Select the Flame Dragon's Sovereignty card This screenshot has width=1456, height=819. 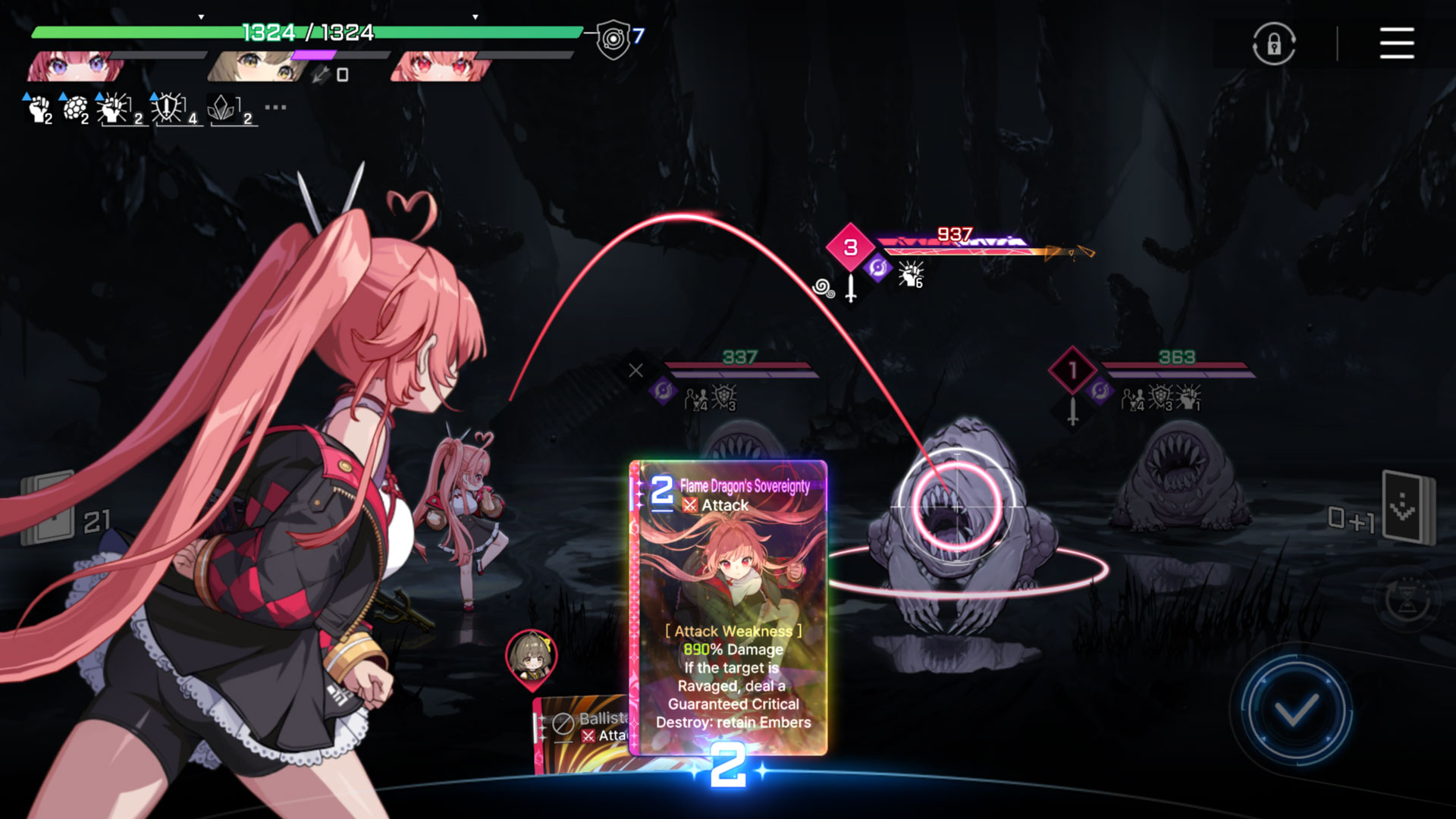729,607
